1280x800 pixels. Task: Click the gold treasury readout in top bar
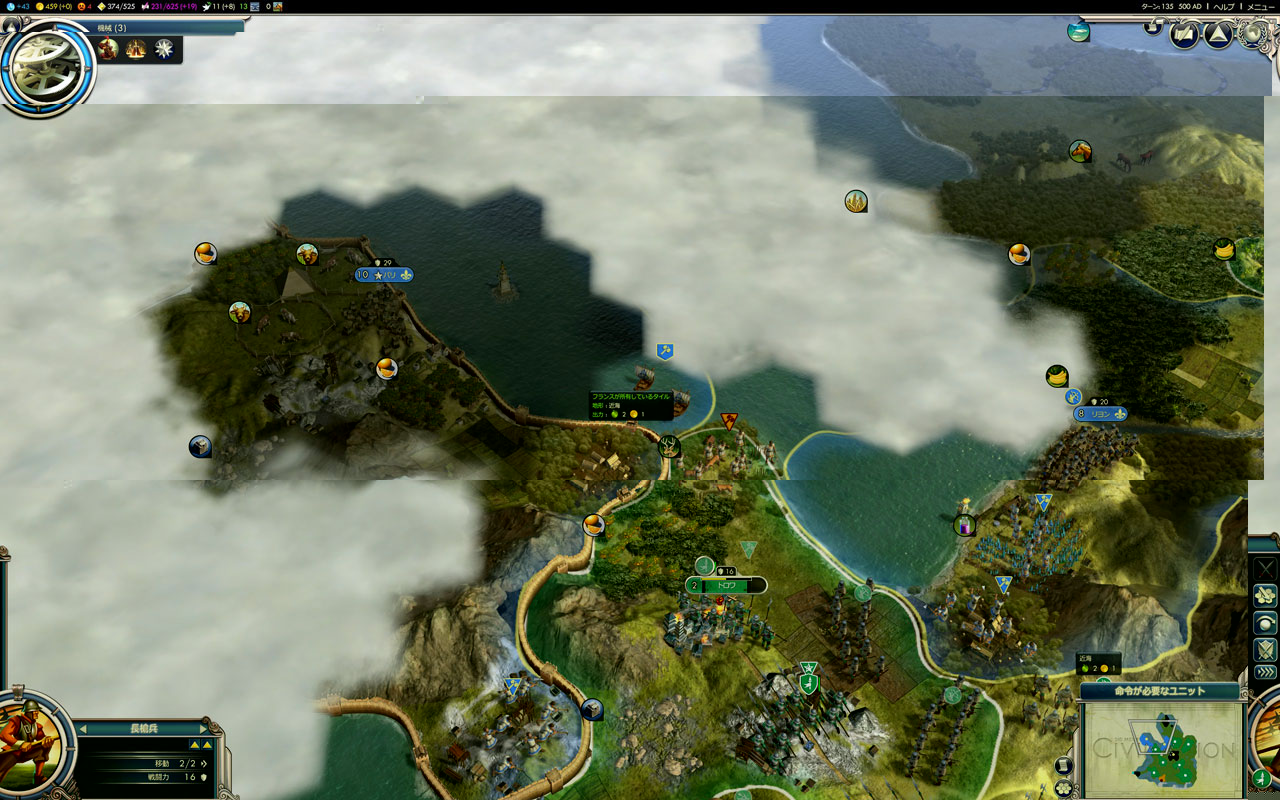tap(53, 6)
